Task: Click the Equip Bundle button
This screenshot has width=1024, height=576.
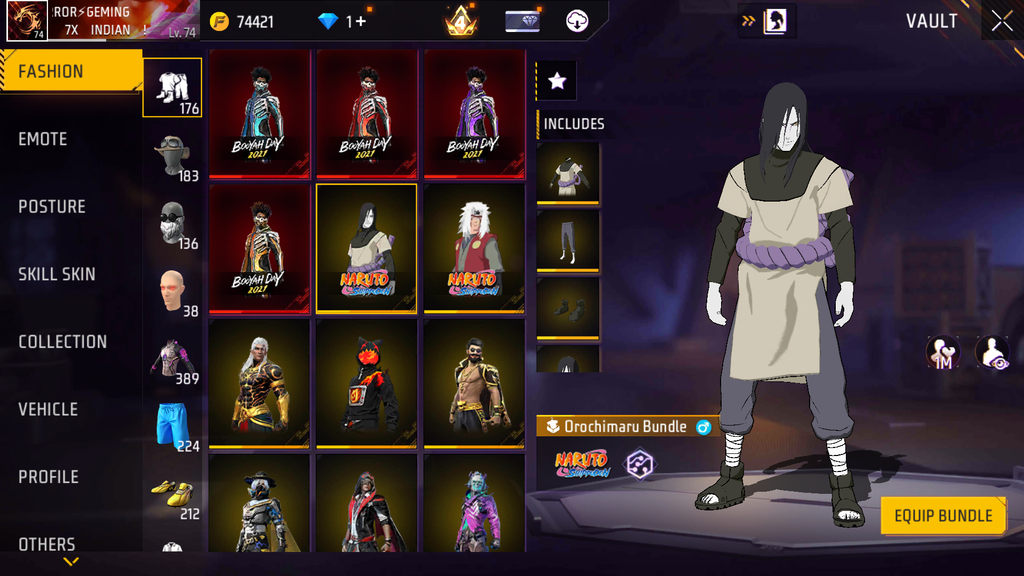Action: coord(943,516)
